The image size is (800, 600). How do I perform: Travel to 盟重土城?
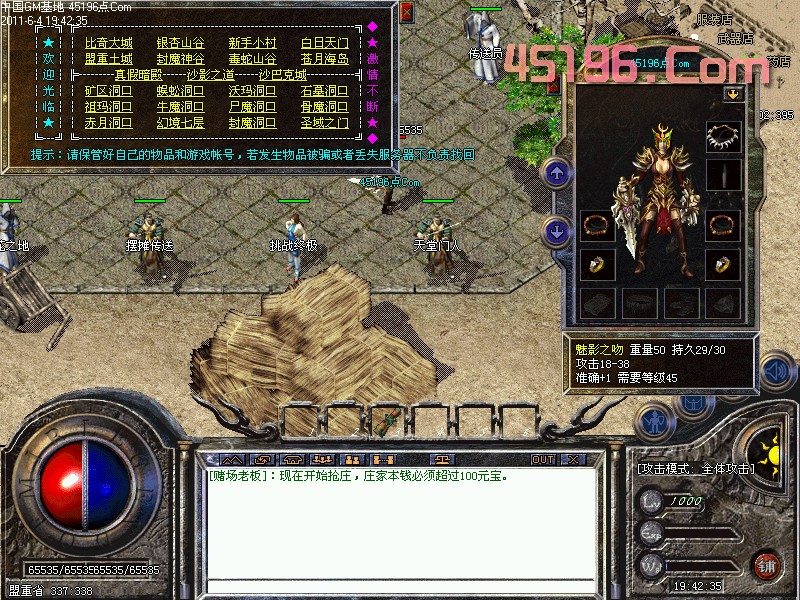[x=108, y=59]
